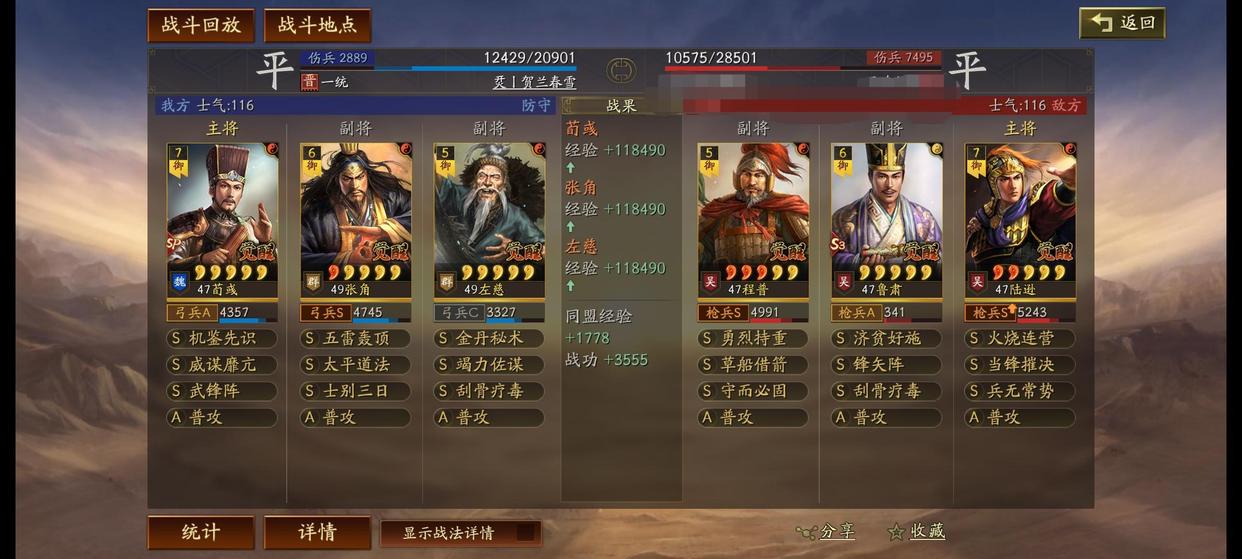
Task: Select the 鲁肃 enemy general card
Action: tap(887, 219)
